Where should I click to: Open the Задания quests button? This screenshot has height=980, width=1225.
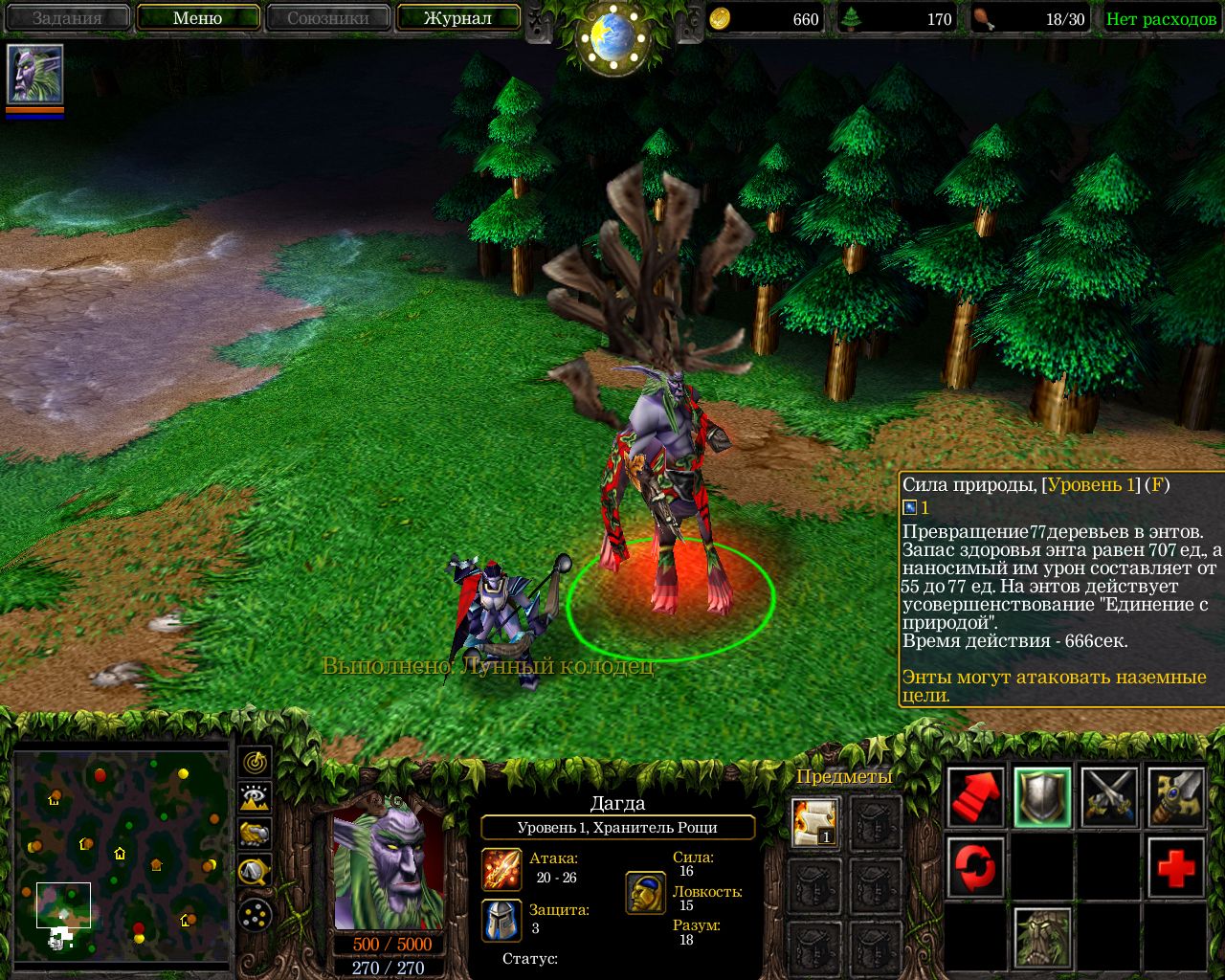click(67, 18)
